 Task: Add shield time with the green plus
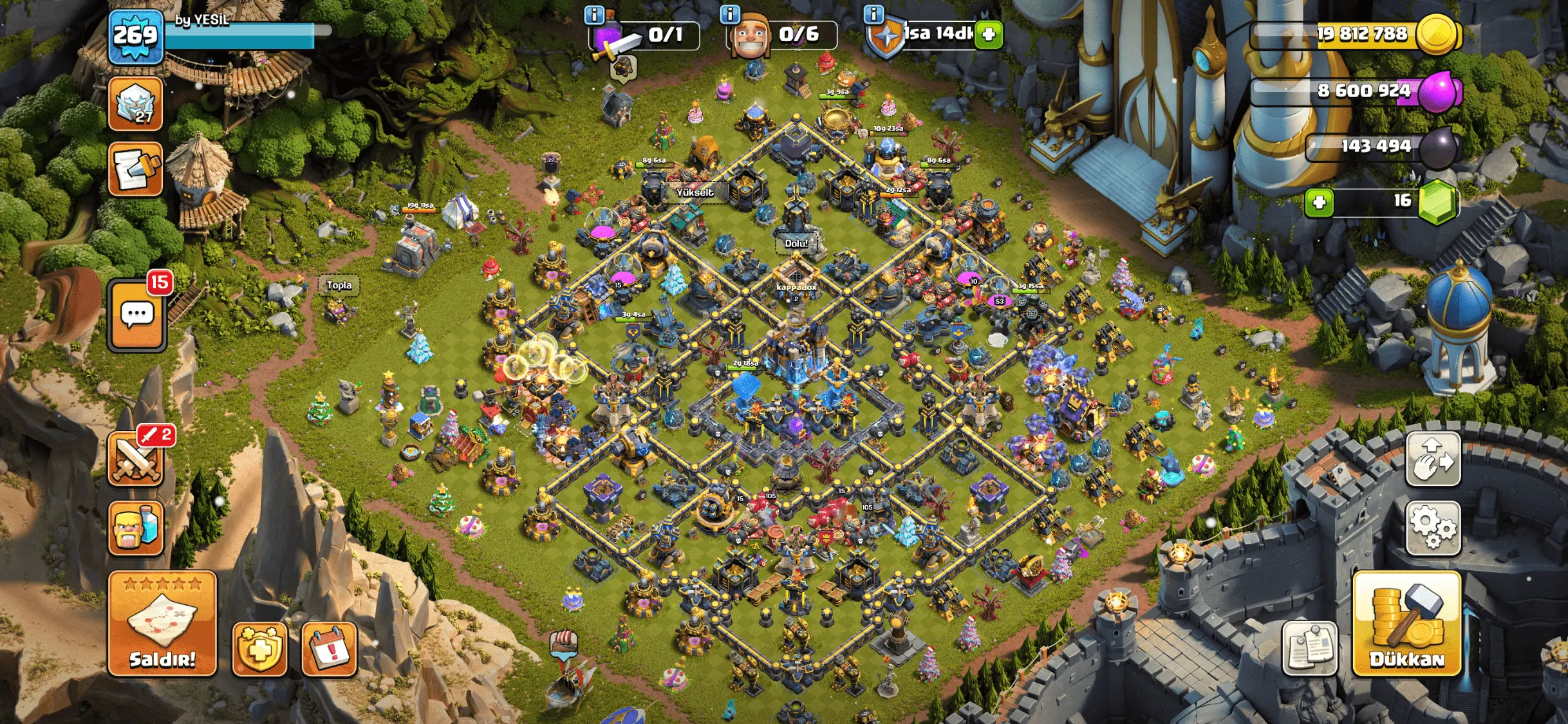tap(989, 35)
